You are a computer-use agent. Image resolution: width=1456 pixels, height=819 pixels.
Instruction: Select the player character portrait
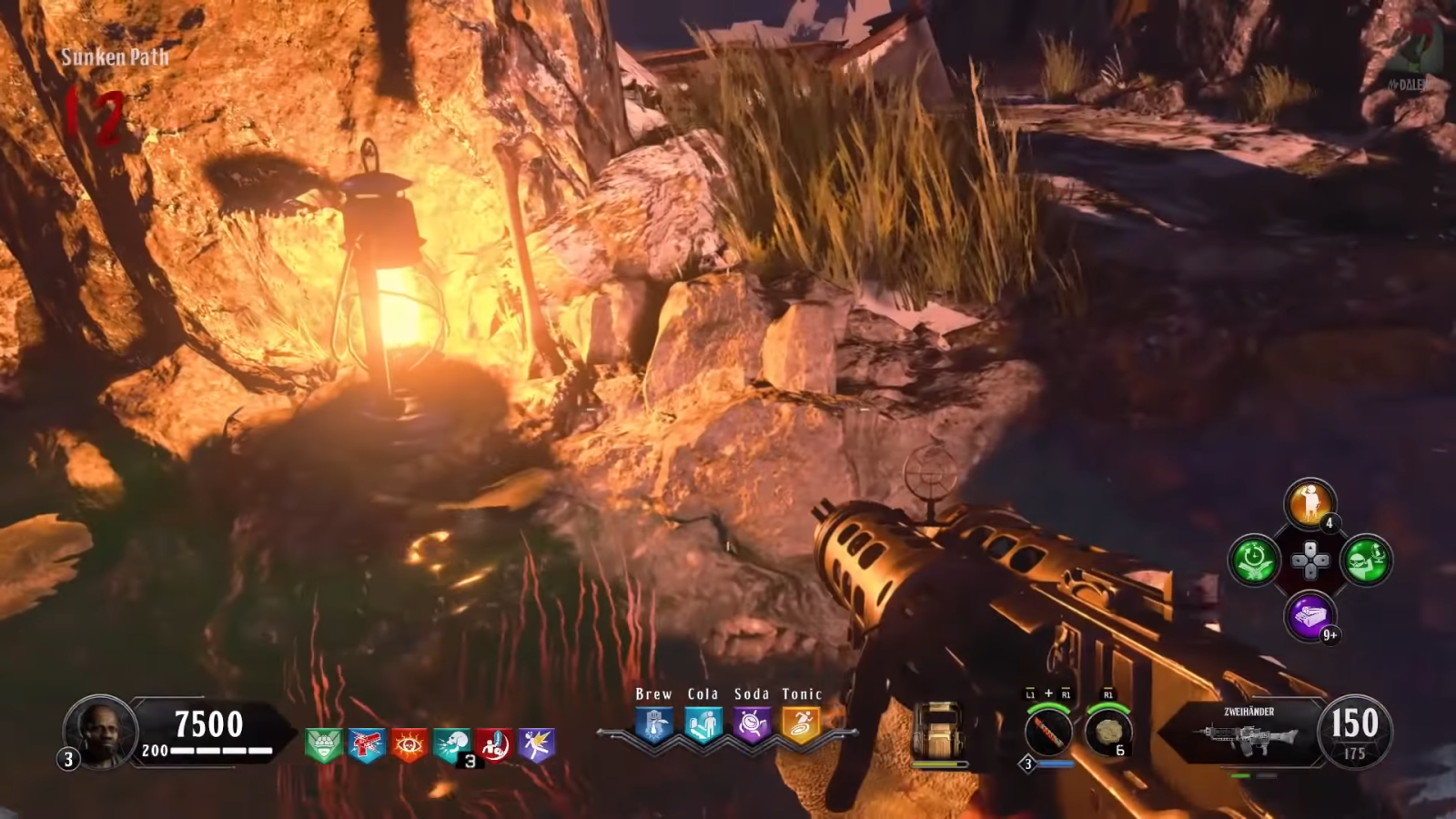100,731
